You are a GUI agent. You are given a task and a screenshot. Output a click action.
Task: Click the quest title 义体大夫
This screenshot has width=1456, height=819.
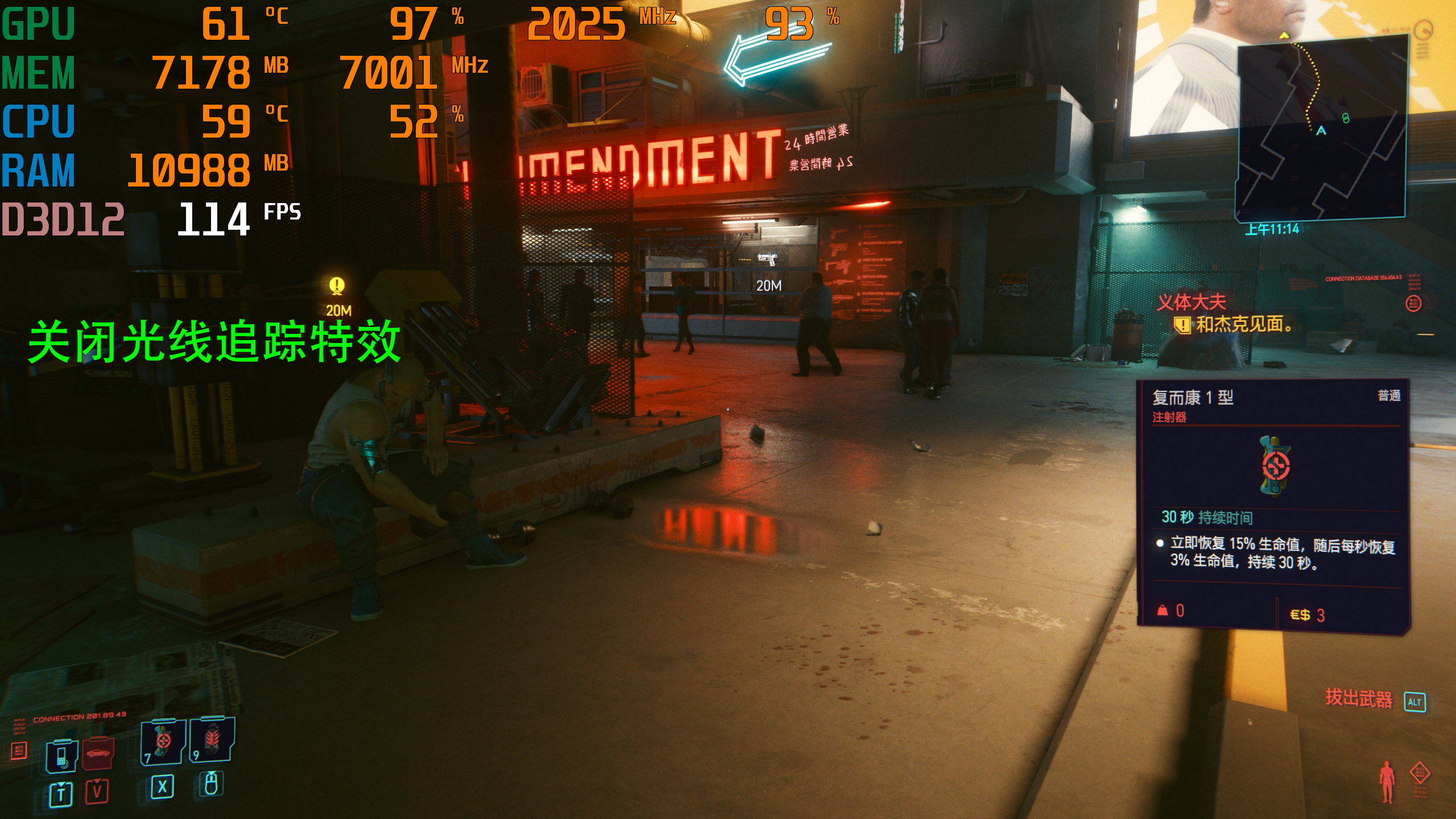point(1191,302)
